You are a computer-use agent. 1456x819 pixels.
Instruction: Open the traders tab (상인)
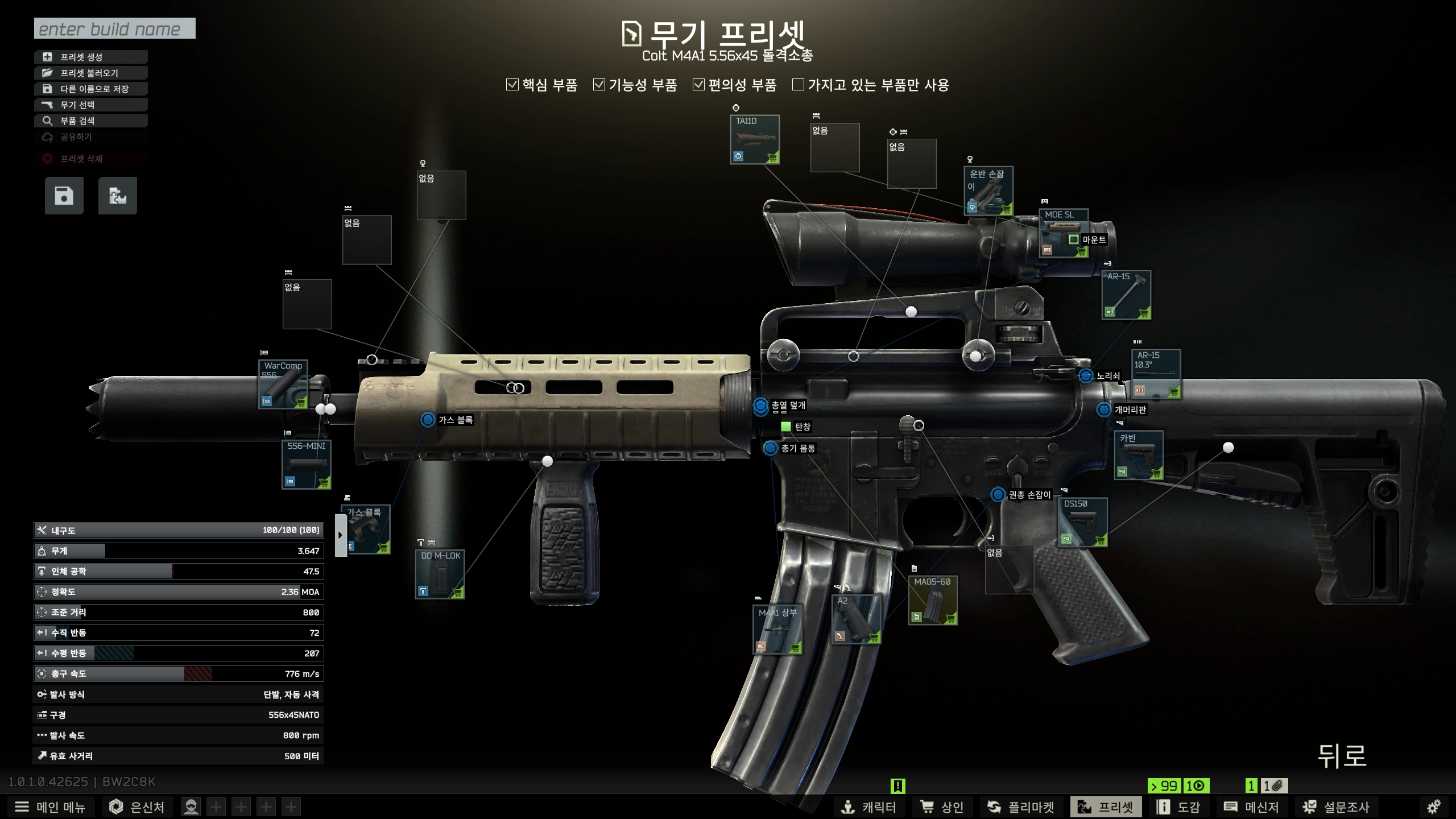pyautogui.click(x=942, y=807)
